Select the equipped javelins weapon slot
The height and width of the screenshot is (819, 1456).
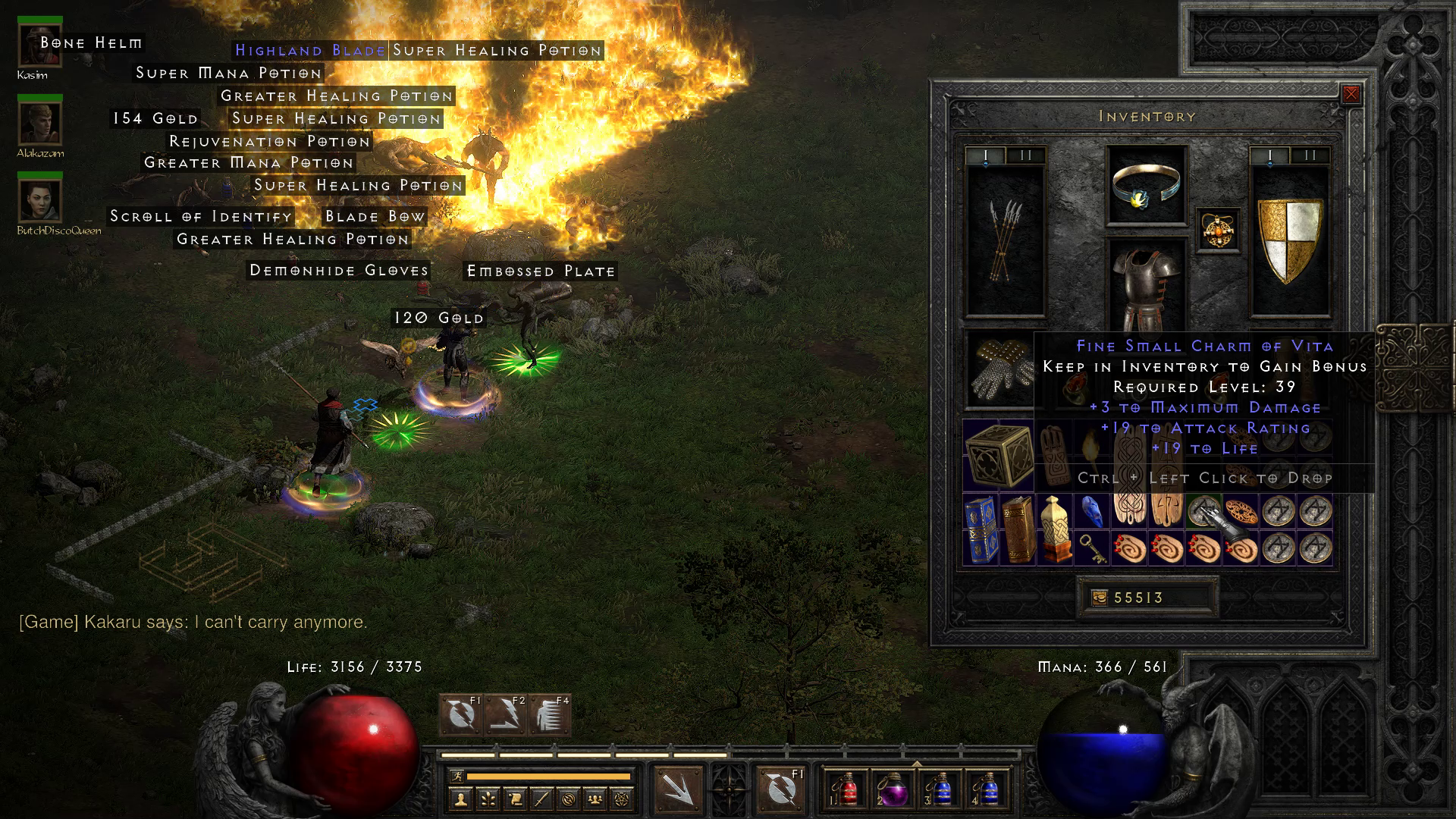[1005, 239]
